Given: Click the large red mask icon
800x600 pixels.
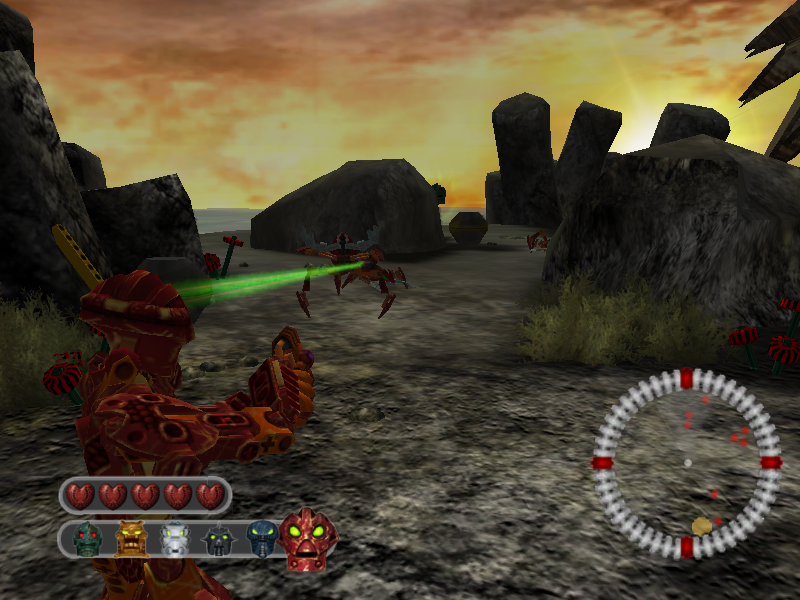Looking at the screenshot, I should 308,540.
